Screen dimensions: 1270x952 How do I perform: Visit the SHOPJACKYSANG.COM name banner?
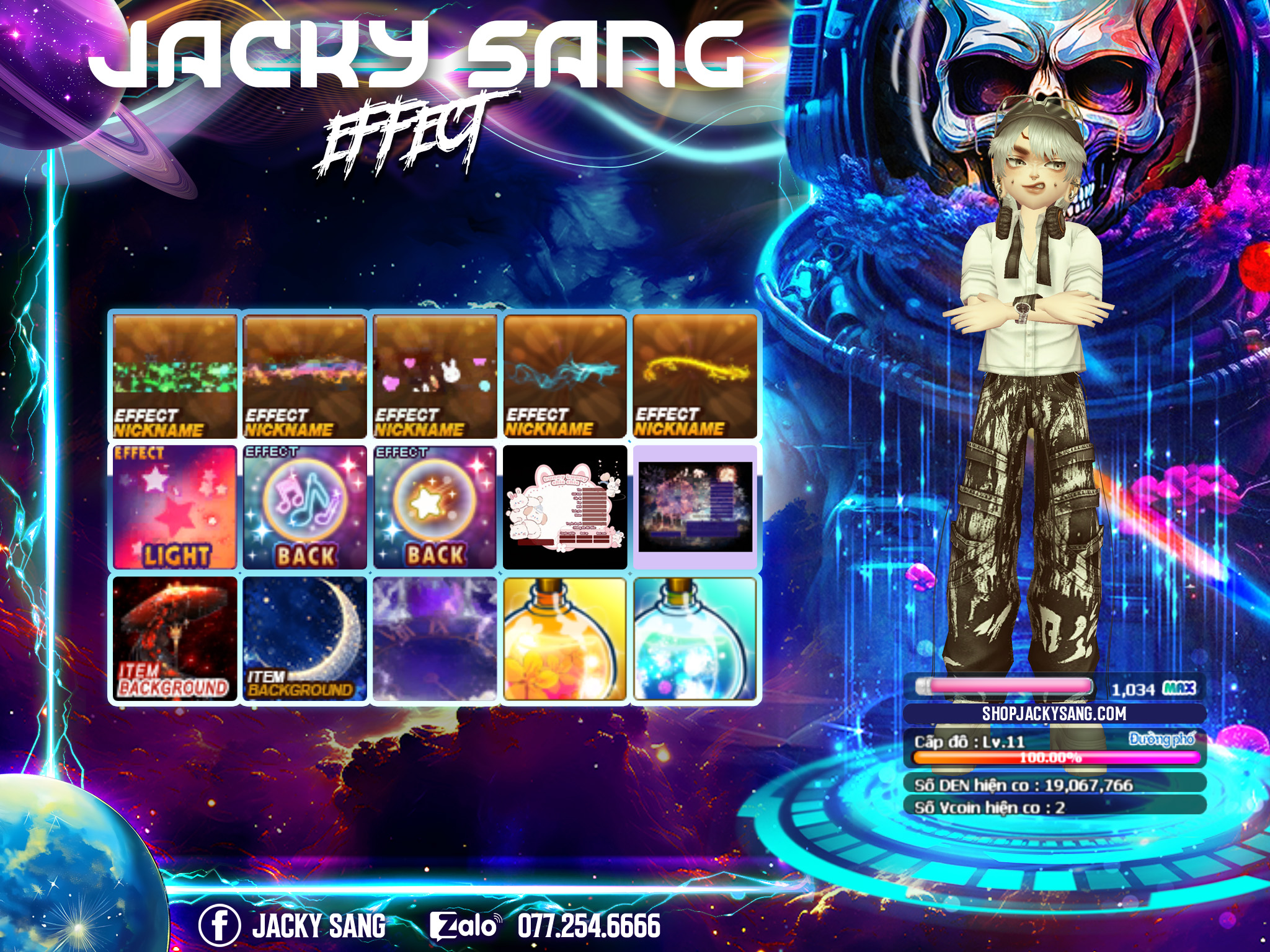1054,713
